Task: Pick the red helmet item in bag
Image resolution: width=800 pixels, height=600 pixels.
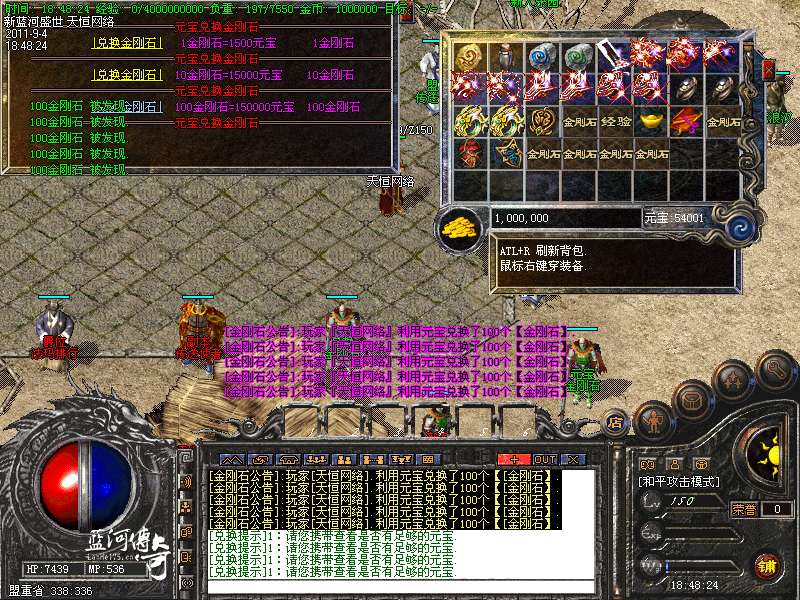Action: pyautogui.click(x=470, y=154)
